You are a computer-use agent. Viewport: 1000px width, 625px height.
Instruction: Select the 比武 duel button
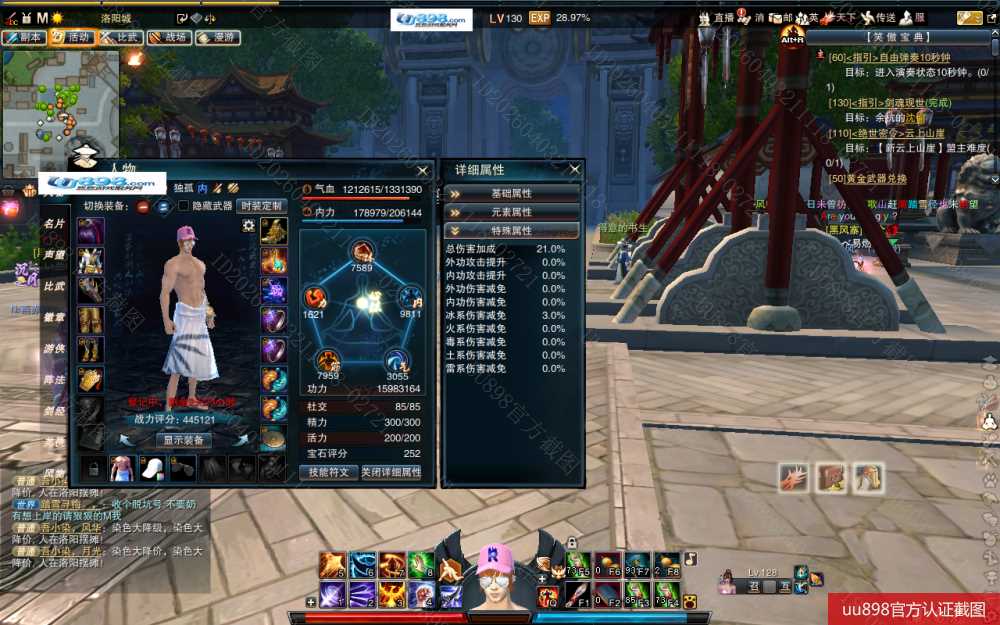pyautogui.click(x=120, y=37)
